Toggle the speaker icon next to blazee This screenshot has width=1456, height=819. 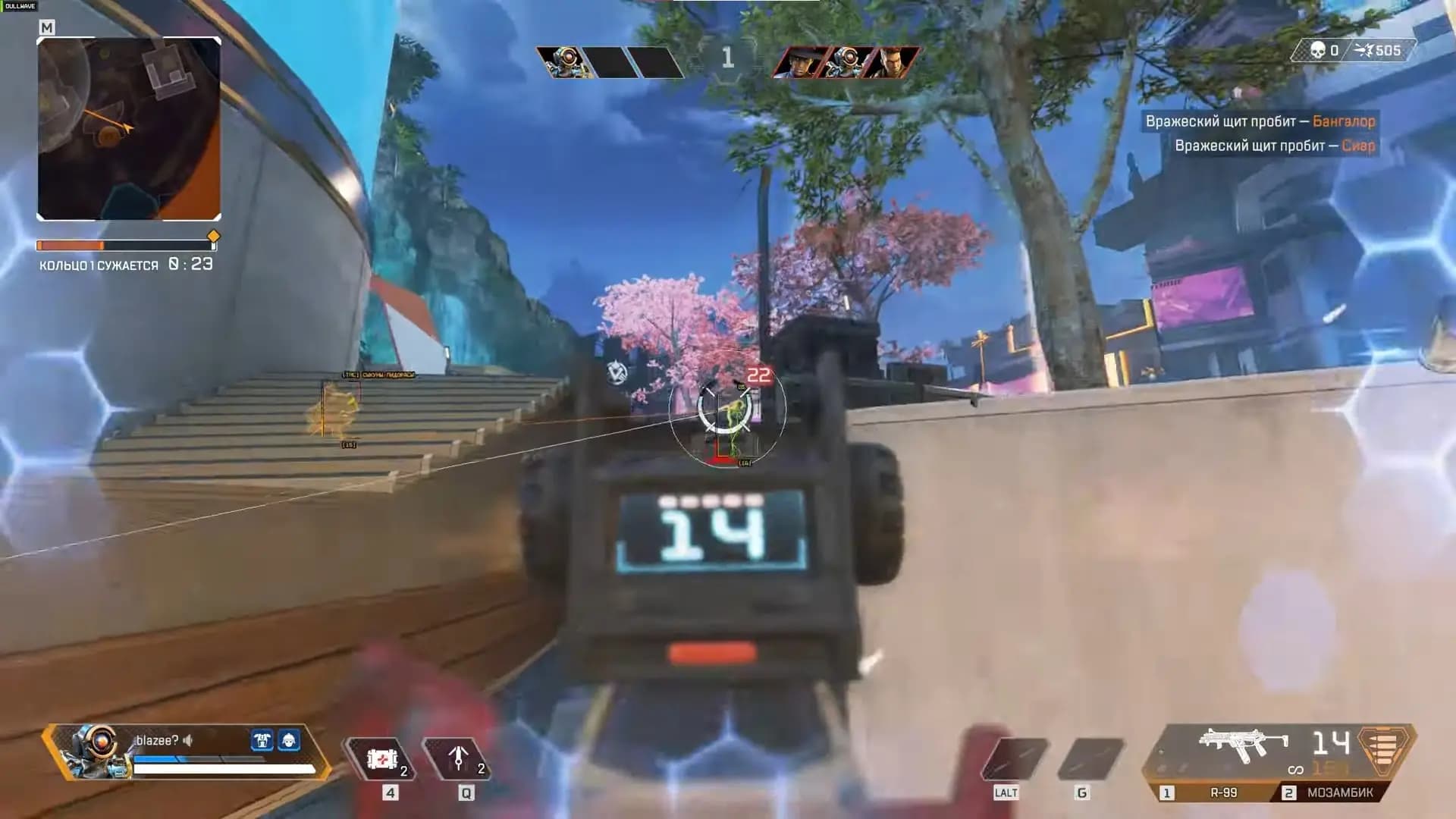click(188, 740)
